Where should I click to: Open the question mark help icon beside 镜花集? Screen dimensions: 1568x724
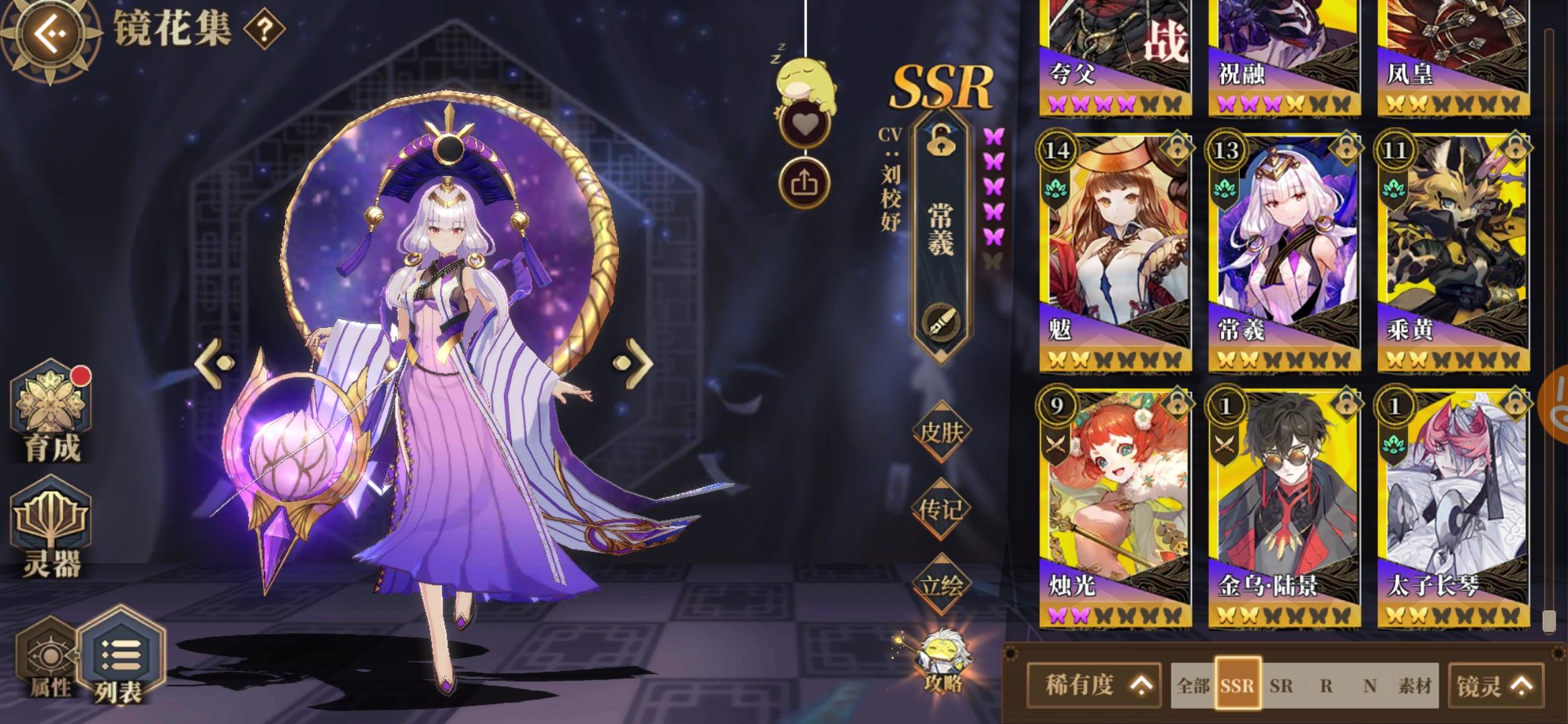tap(265, 28)
